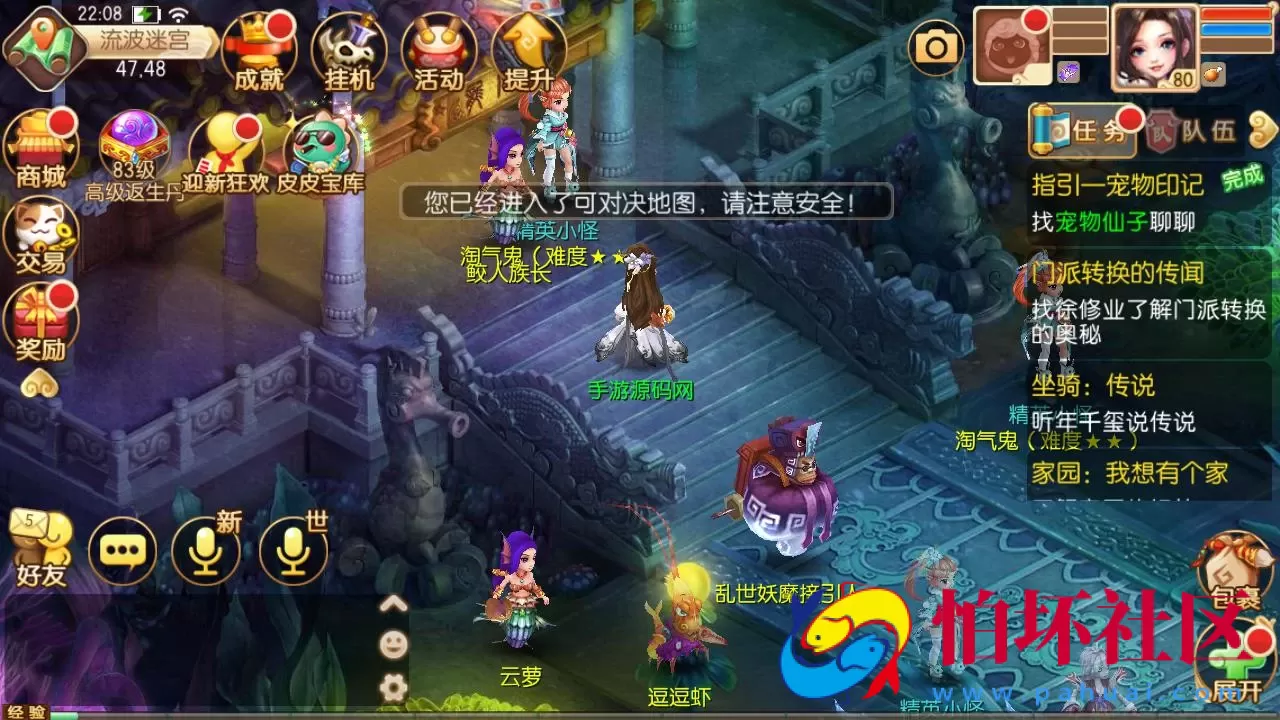Take a screenshot with the camera icon
The image size is (1280, 720).
coord(936,46)
